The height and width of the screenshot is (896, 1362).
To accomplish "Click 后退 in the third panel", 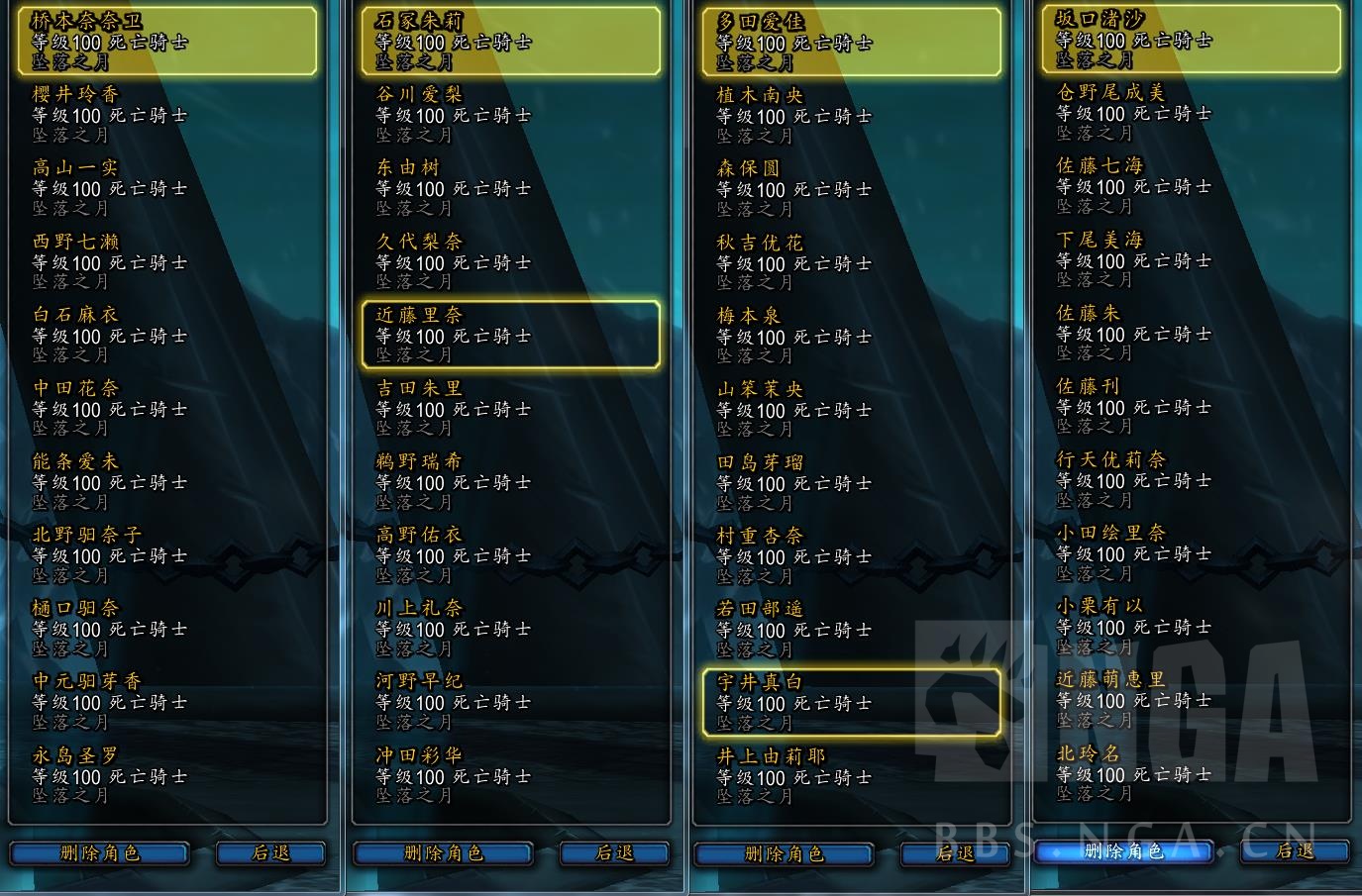I will click(955, 853).
